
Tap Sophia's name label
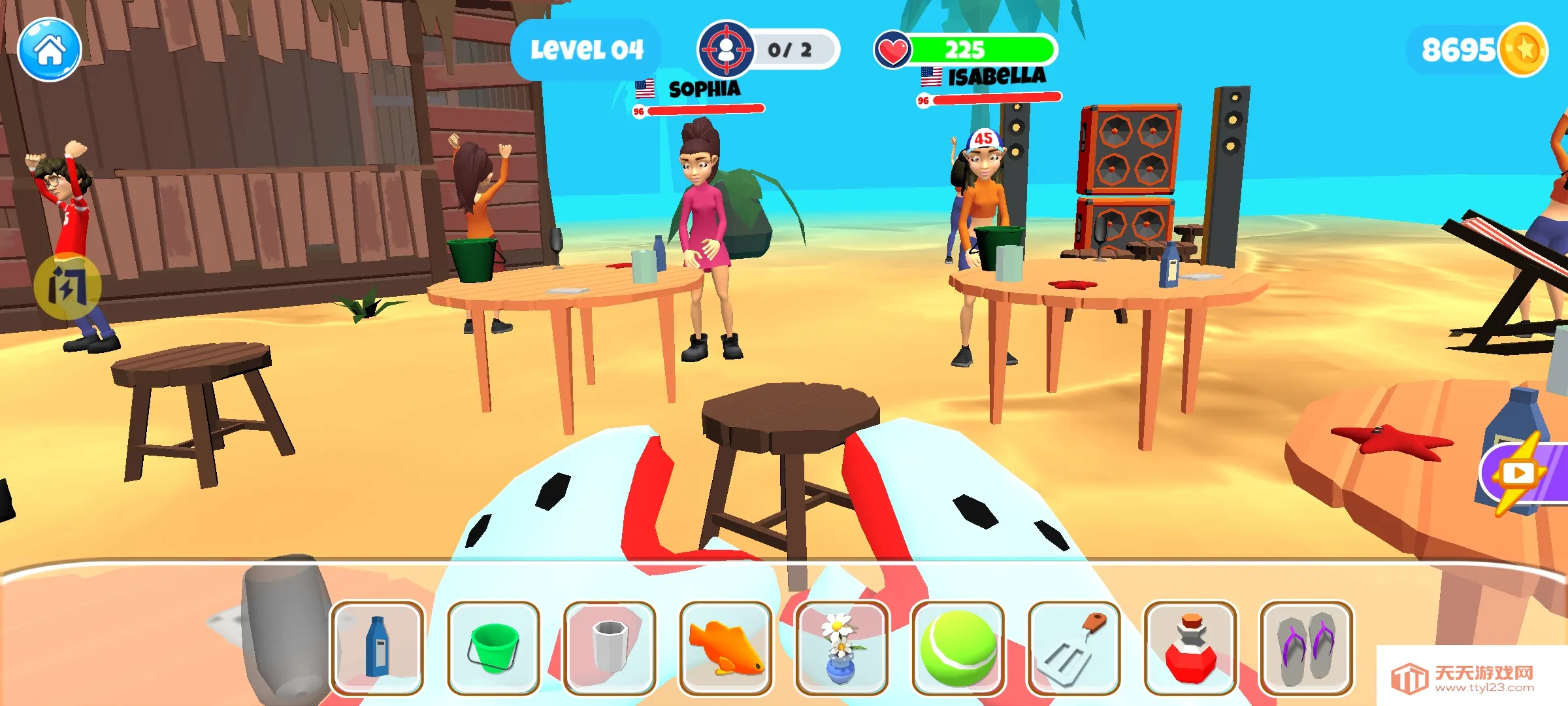click(704, 88)
